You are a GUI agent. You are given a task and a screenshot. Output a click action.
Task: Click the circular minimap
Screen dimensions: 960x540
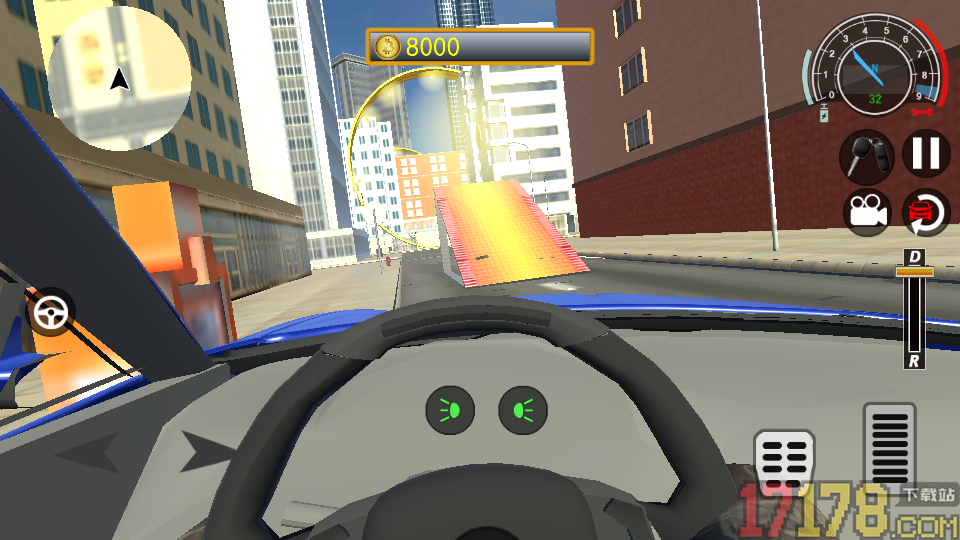[120, 78]
